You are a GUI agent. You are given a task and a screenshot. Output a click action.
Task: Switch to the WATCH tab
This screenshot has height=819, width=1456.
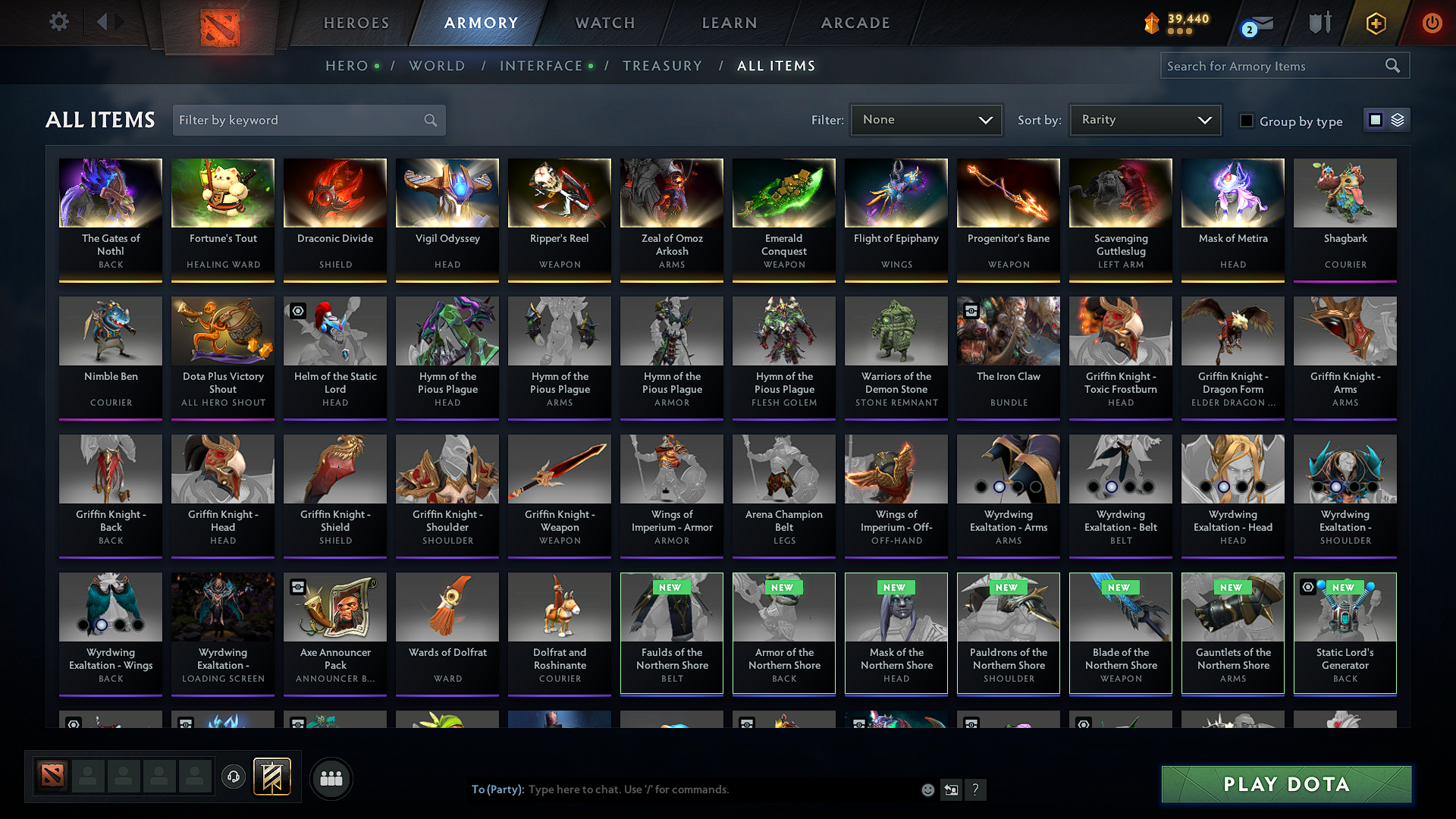click(x=604, y=23)
